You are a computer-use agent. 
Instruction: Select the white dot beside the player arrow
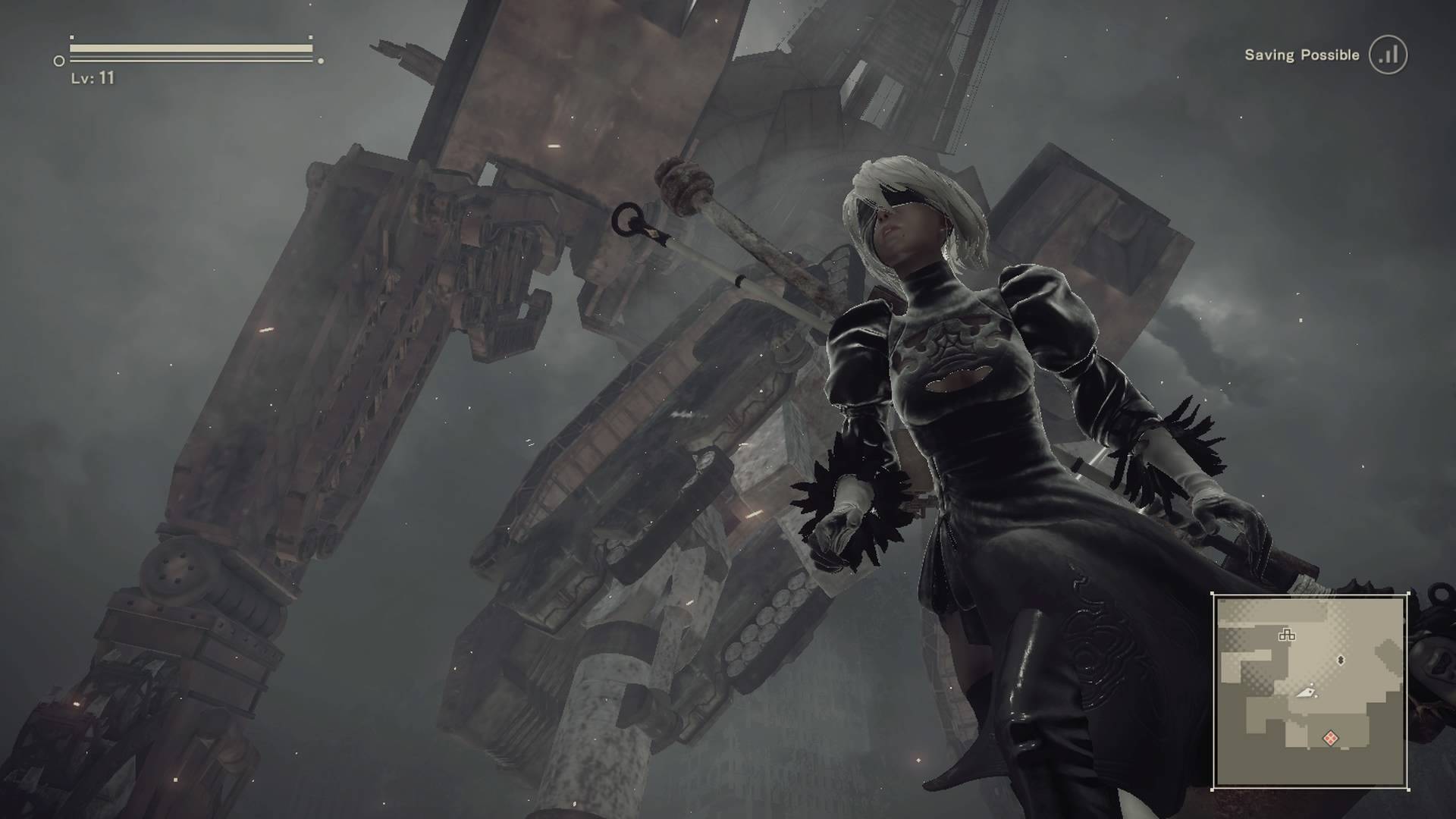[1312, 683]
